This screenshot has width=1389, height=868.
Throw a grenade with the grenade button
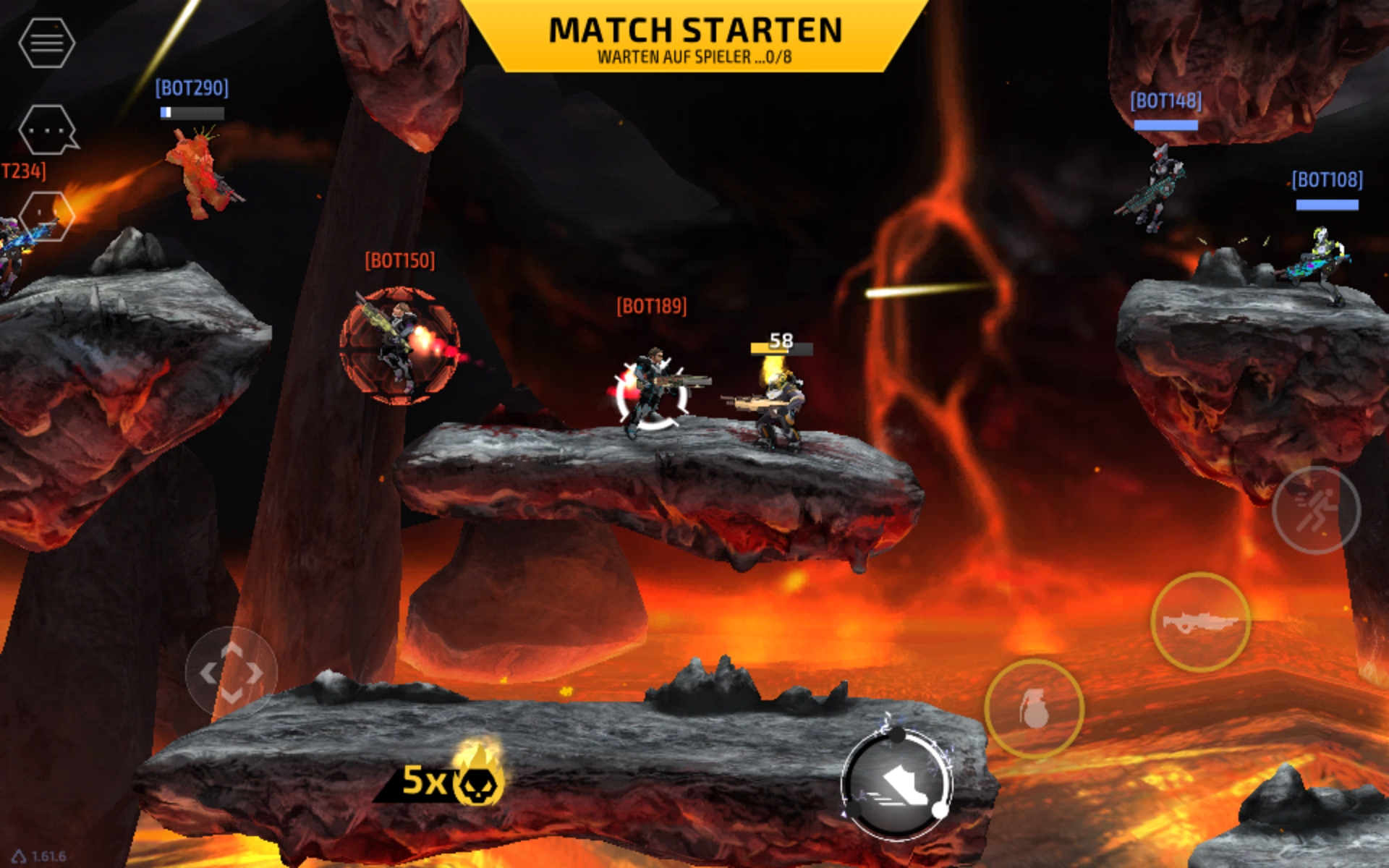click(1034, 708)
